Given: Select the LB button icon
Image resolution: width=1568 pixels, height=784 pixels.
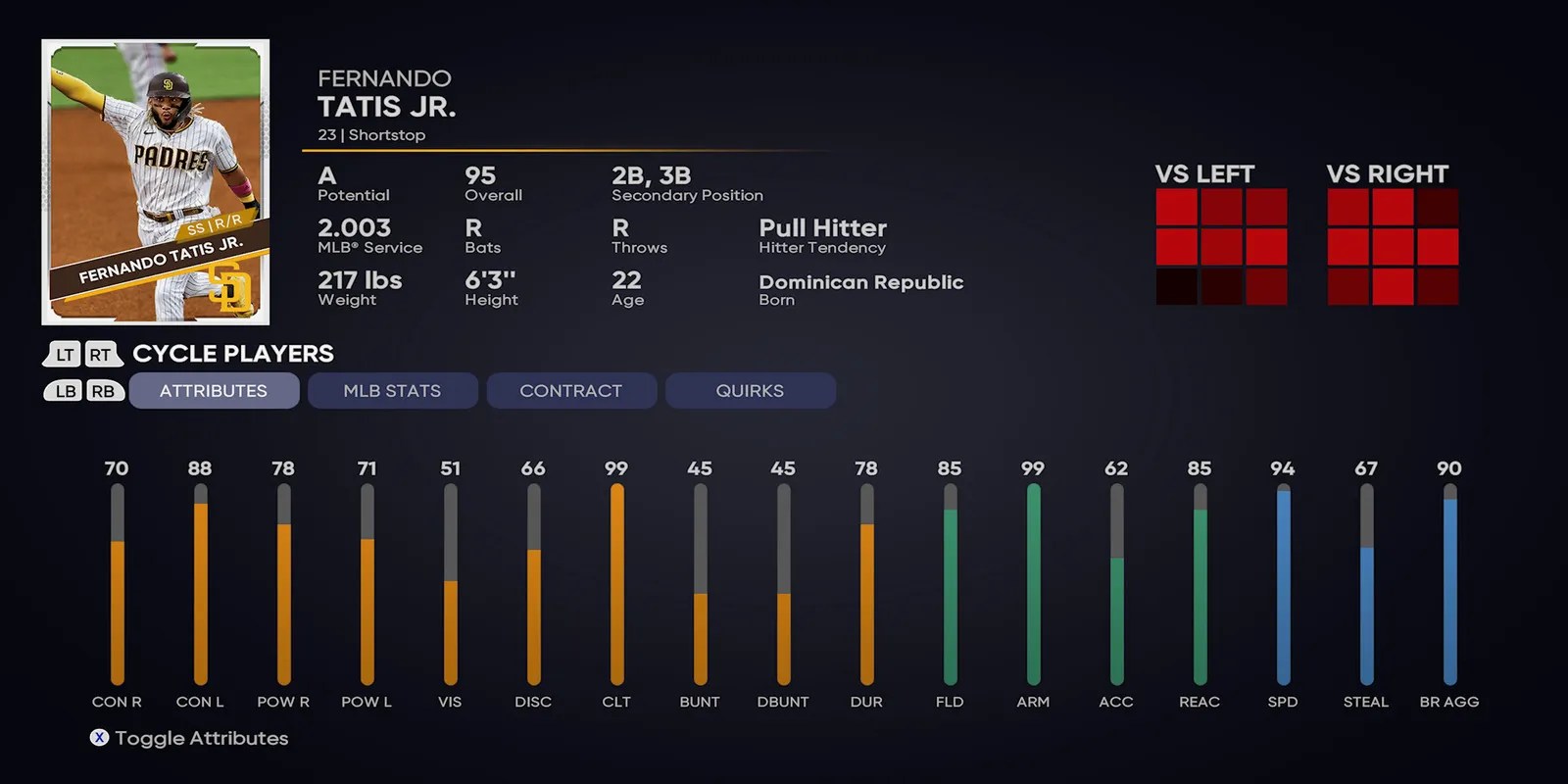Looking at the screenshot, I should [63, 390].
